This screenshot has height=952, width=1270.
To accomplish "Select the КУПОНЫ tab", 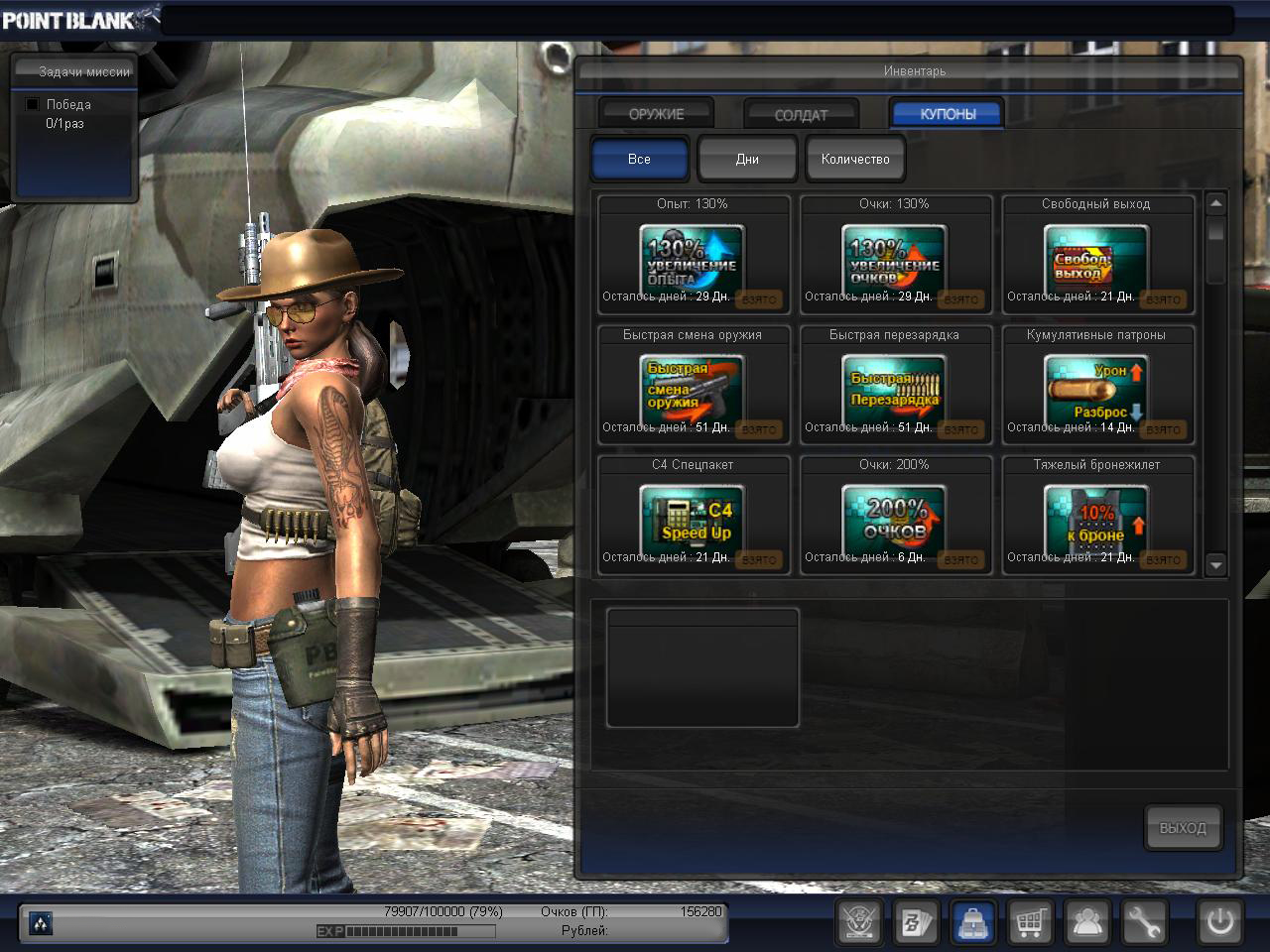I will point(948,114).
